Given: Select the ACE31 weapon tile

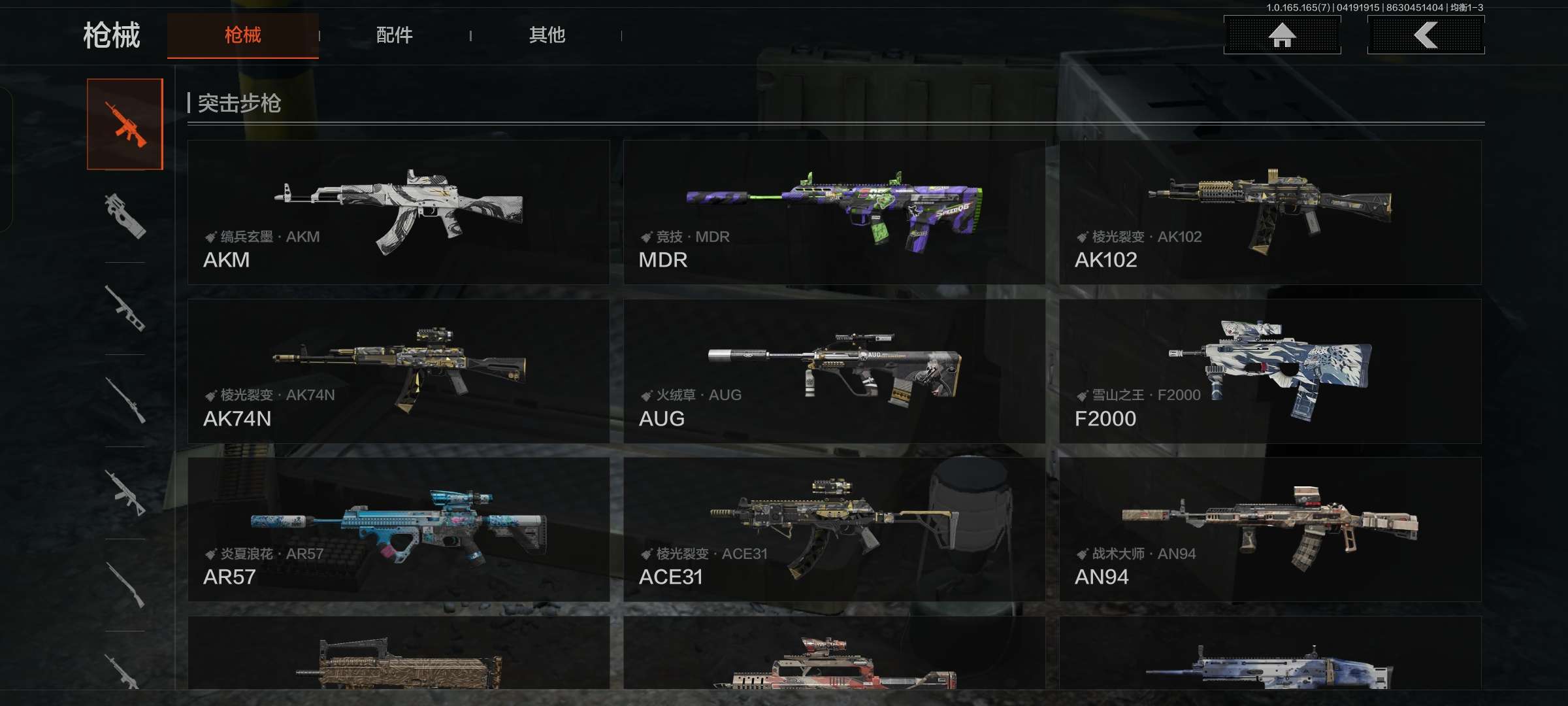Looking at the screenshot, I should (x=834, y=529).
